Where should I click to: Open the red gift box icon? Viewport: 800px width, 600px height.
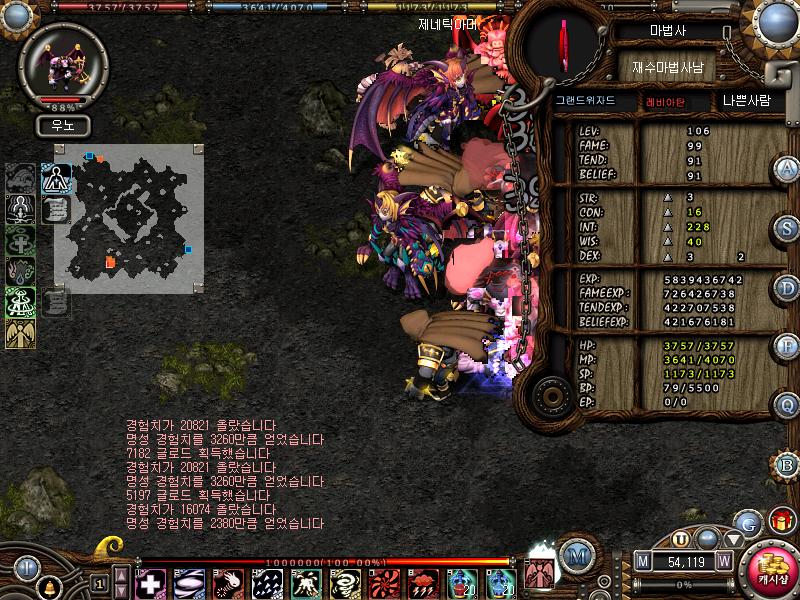coord(780,521)
